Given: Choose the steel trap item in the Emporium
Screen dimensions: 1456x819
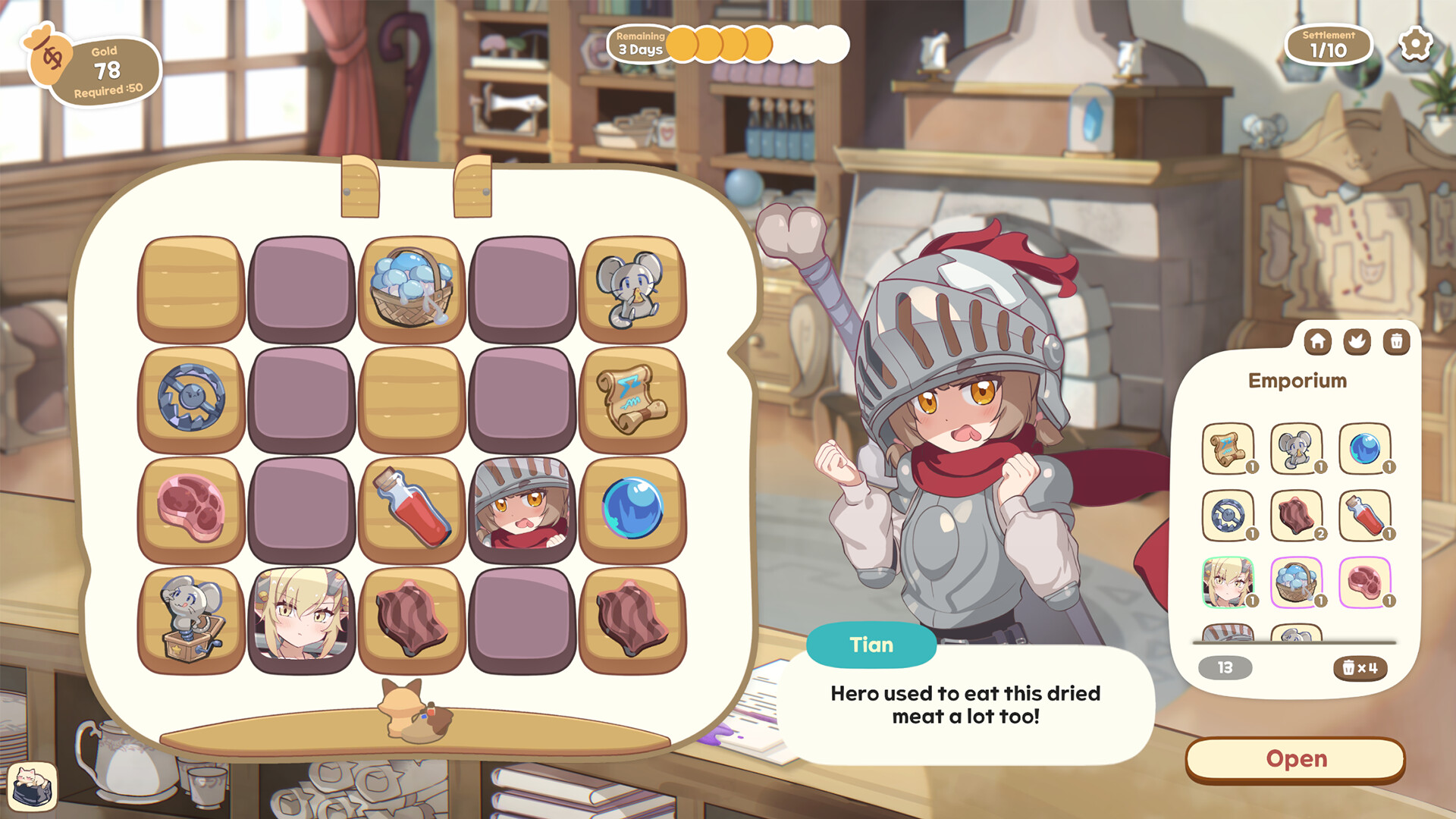Looking at the screenshot, I should pyautogui.click(x=1228, y=517).
